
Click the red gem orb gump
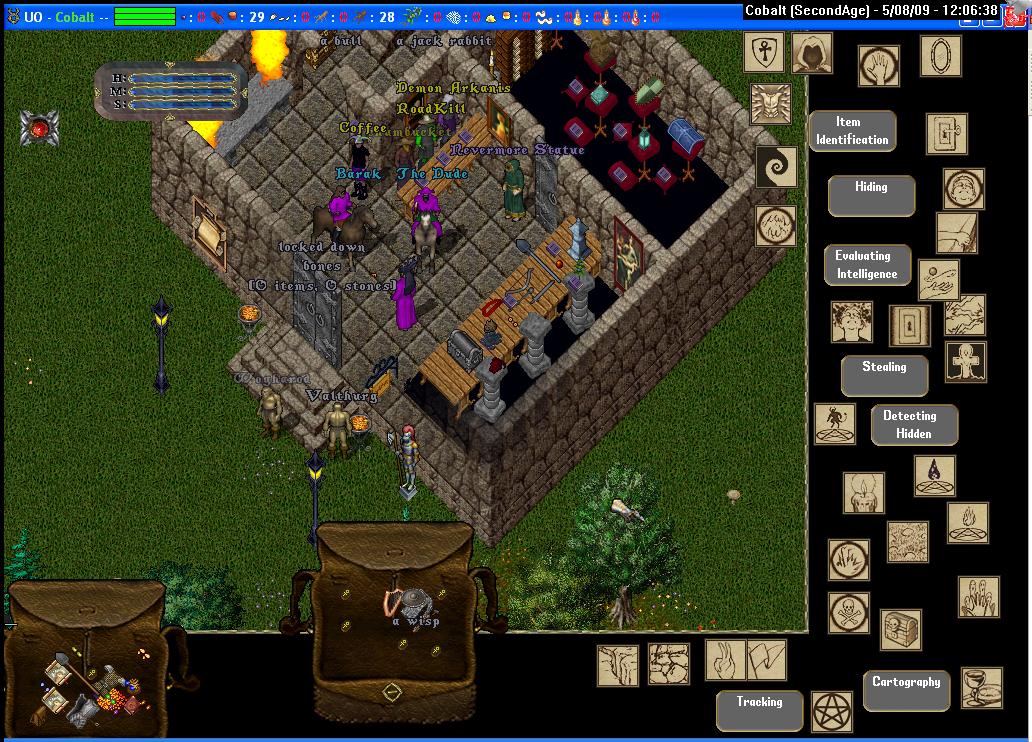(x=39, y=128)
